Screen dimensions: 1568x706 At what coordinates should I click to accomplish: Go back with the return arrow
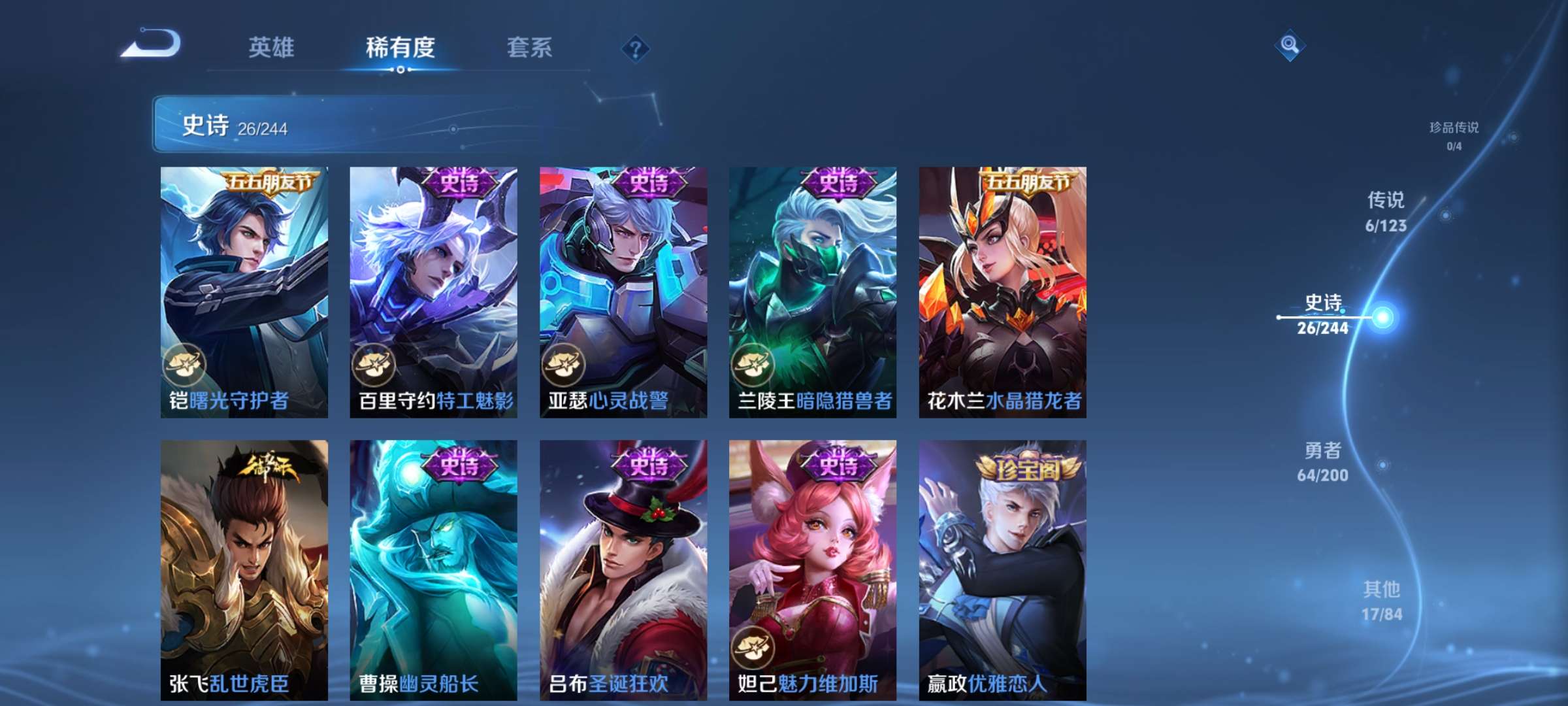click(x=152, y=44)
